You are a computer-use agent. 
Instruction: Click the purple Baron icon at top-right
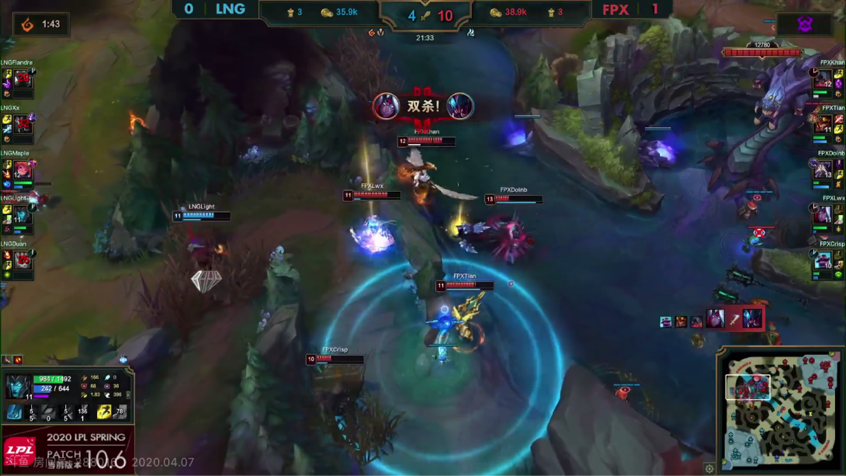click(805, 24)
